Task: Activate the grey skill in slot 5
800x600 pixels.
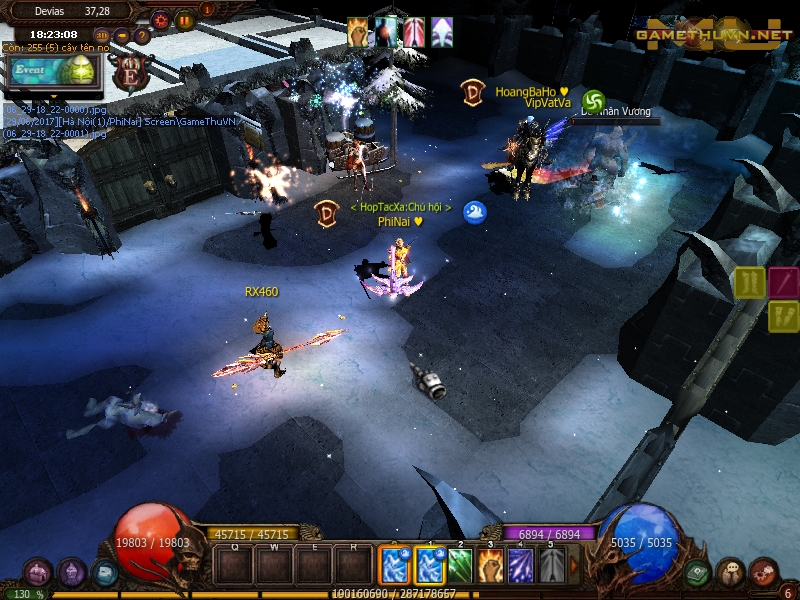Action: click(x=551, y=567)
